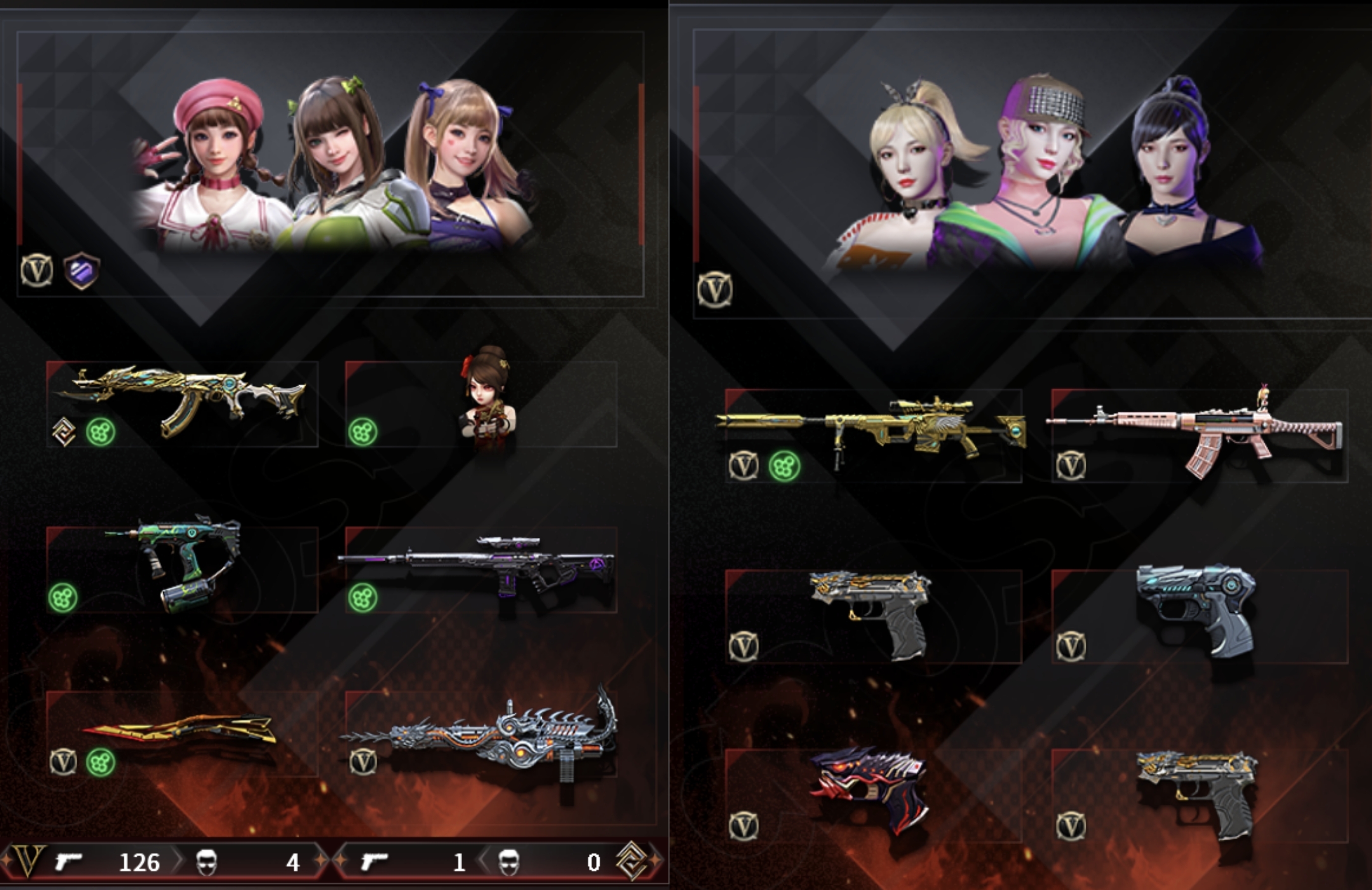The image size is (1372, 890).
Task: Pick the silver and purple sniper rifle
Action: [482, 569]
